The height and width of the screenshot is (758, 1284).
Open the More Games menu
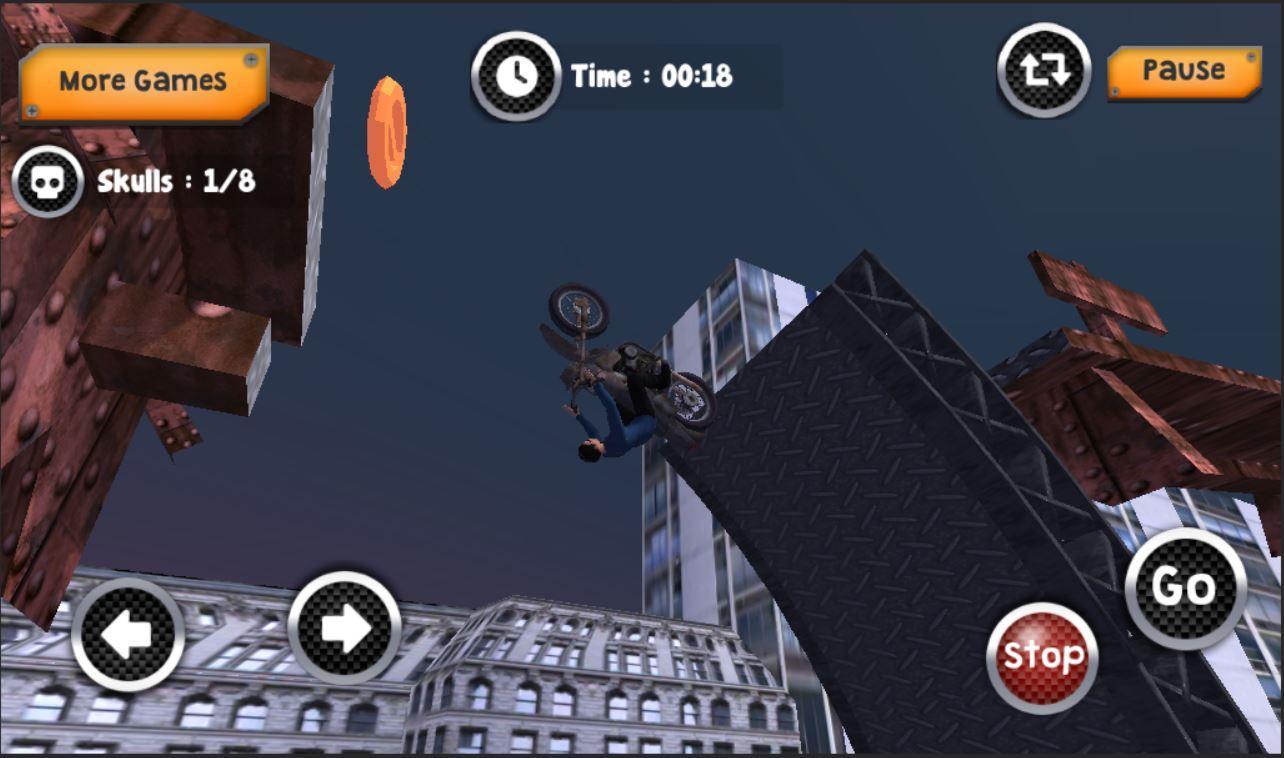(x=143, y=78)
